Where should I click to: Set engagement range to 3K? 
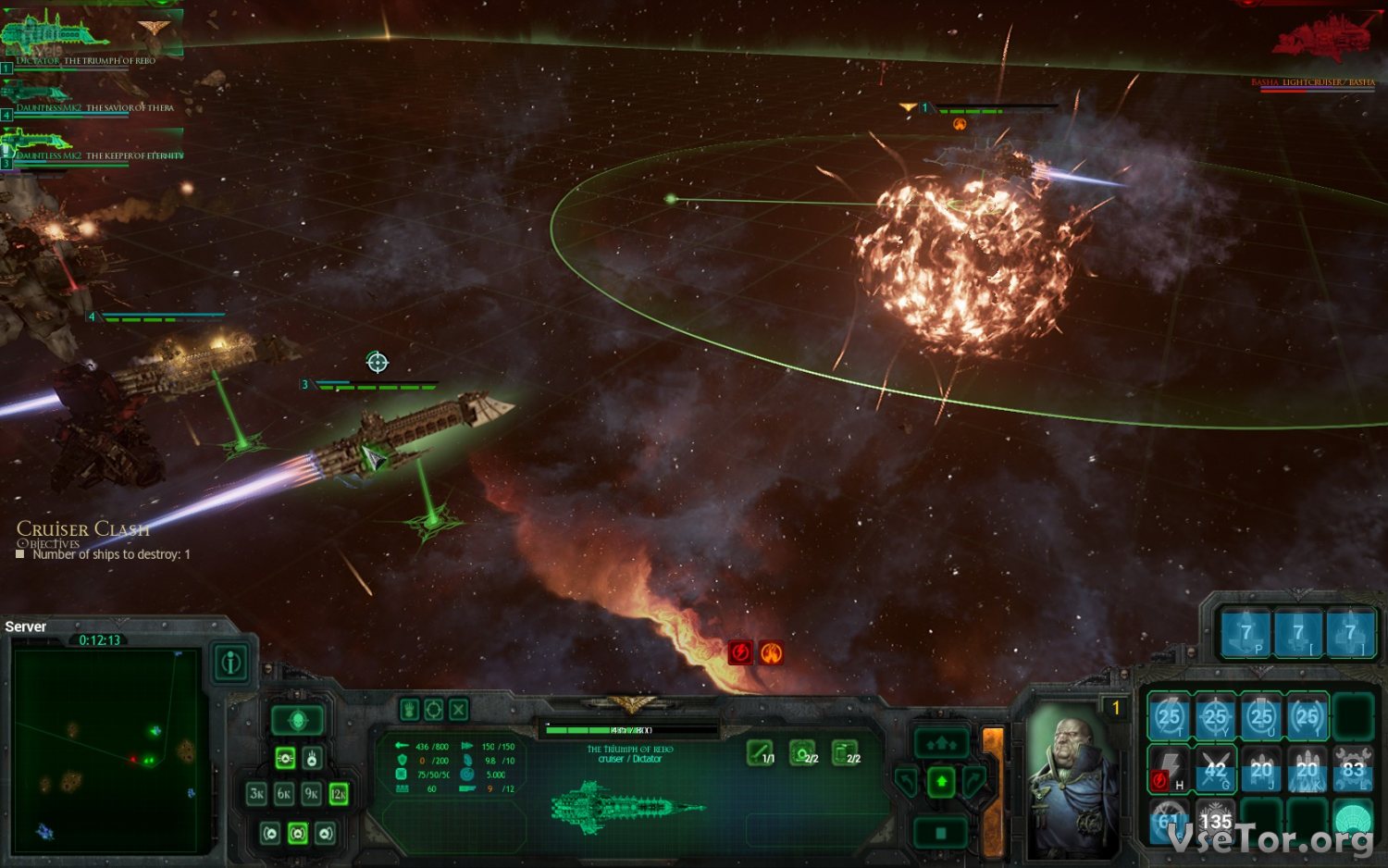(257, 794)
